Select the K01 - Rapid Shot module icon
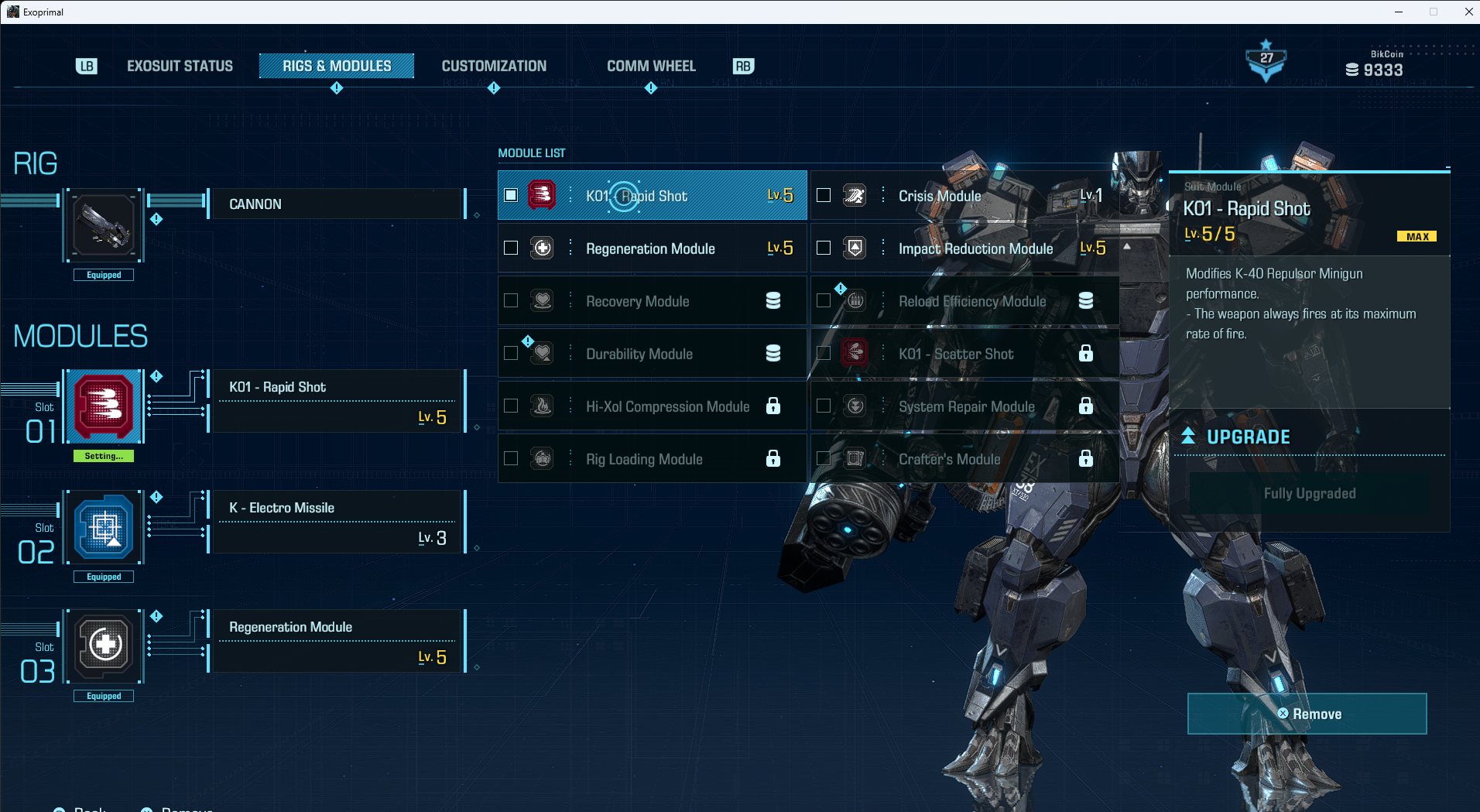 543,195
